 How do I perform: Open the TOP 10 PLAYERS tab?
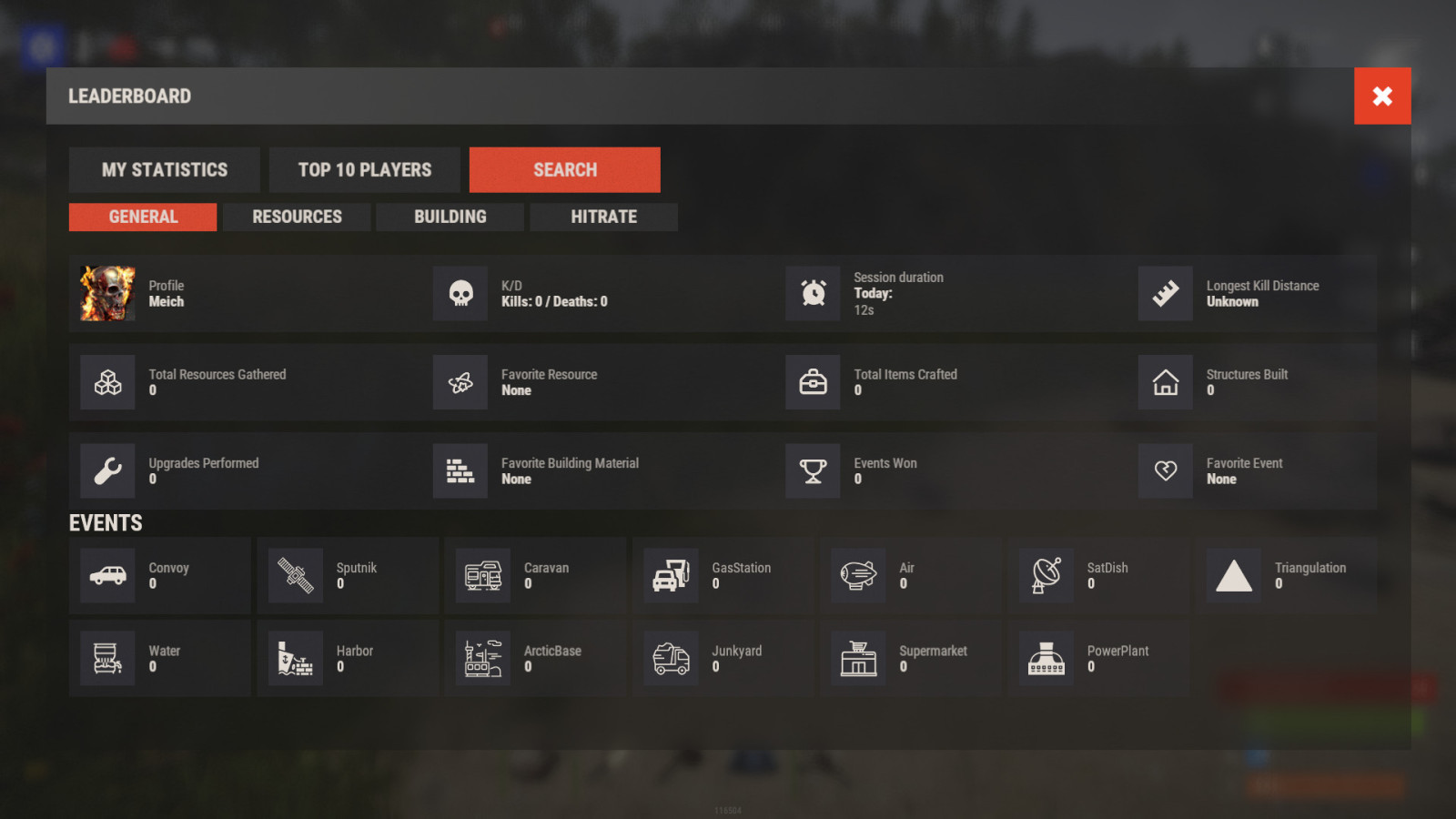pyautogui.click(x=364, y=169)
